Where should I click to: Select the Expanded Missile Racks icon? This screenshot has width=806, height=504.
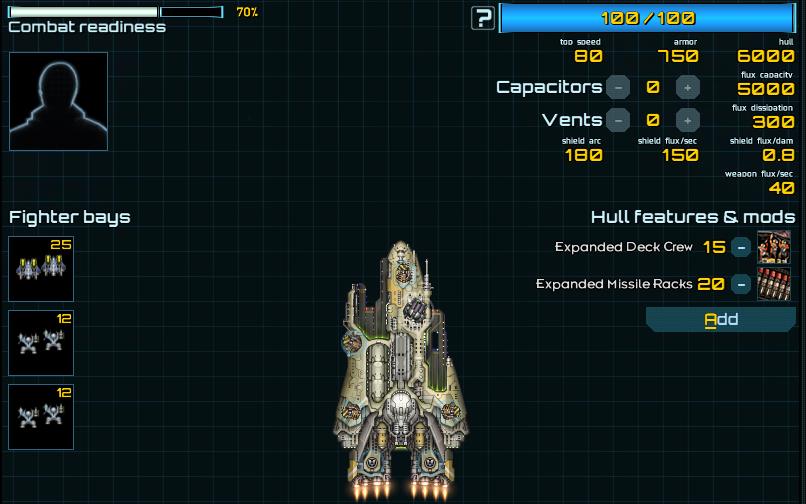[x=774, y=284]
